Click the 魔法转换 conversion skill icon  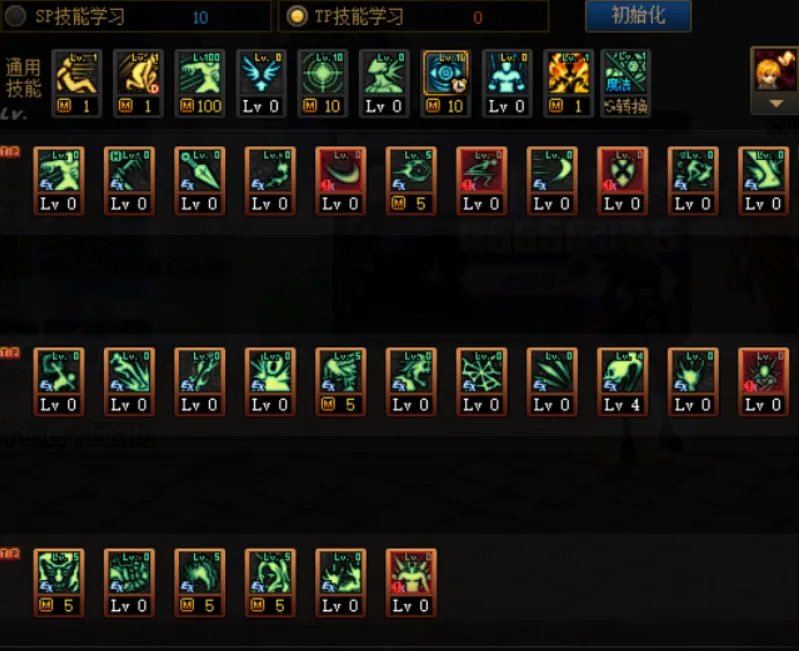pos(626,75)
